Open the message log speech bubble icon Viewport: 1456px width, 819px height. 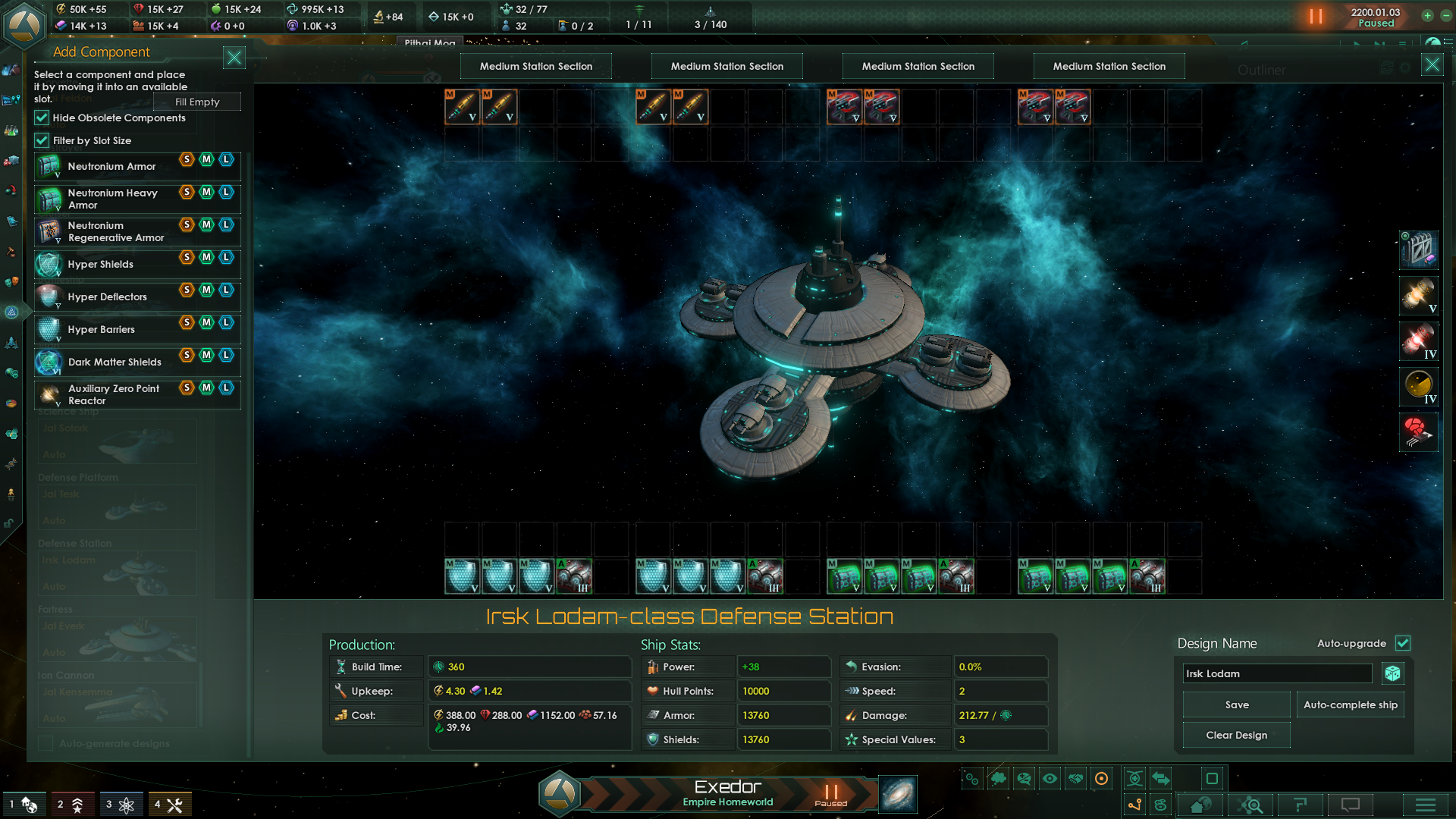[x=1351, y=805]
